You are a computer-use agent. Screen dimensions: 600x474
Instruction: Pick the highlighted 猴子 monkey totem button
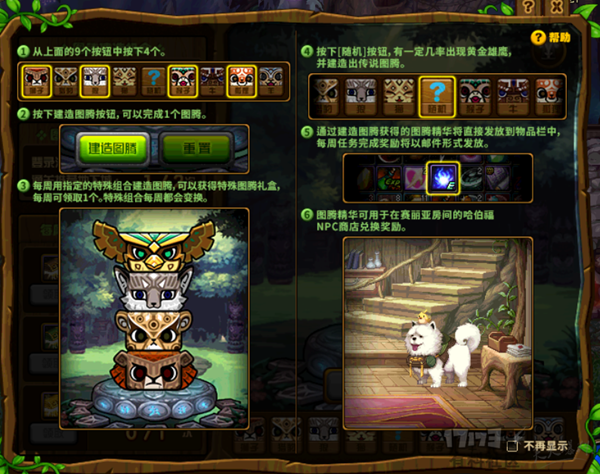183,78
